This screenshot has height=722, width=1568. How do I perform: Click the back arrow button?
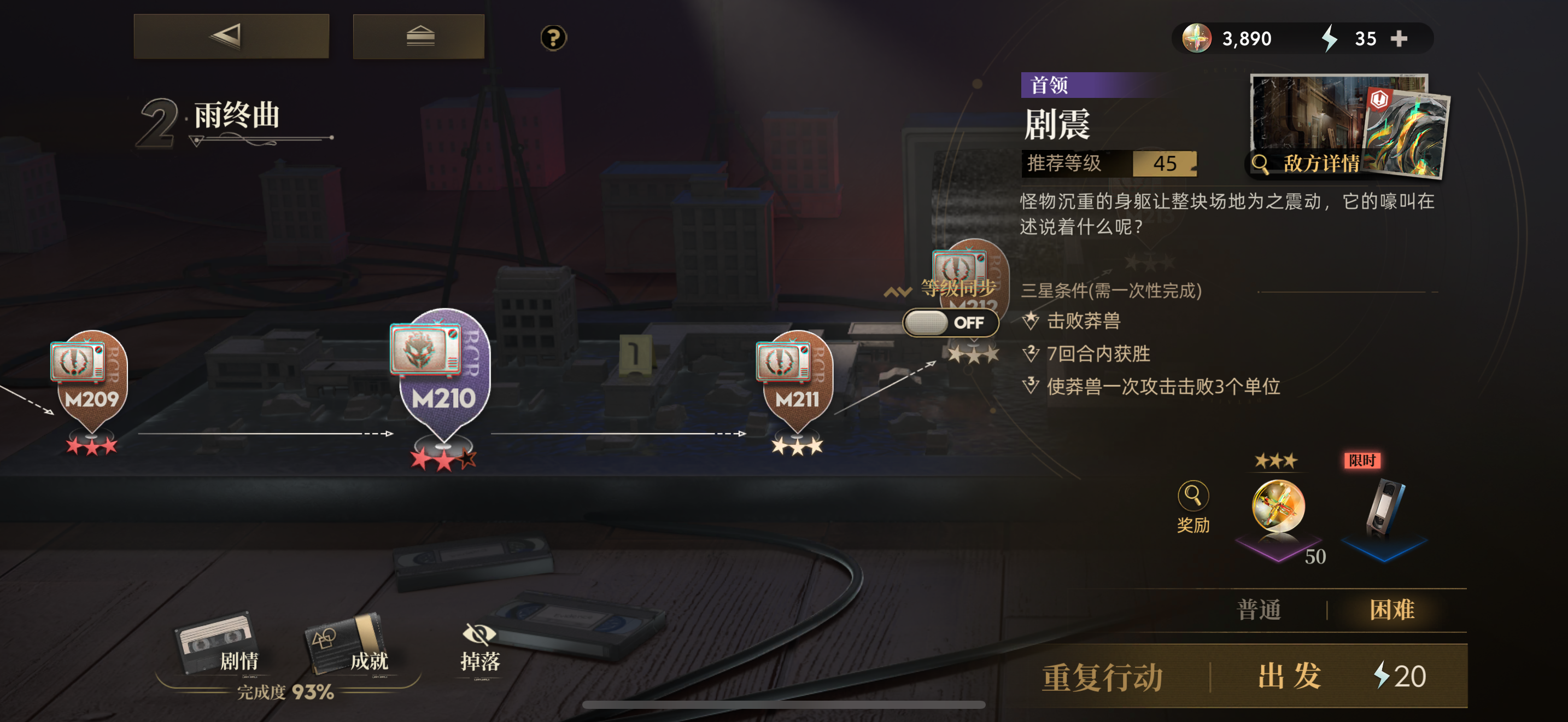tap(231, 36)
